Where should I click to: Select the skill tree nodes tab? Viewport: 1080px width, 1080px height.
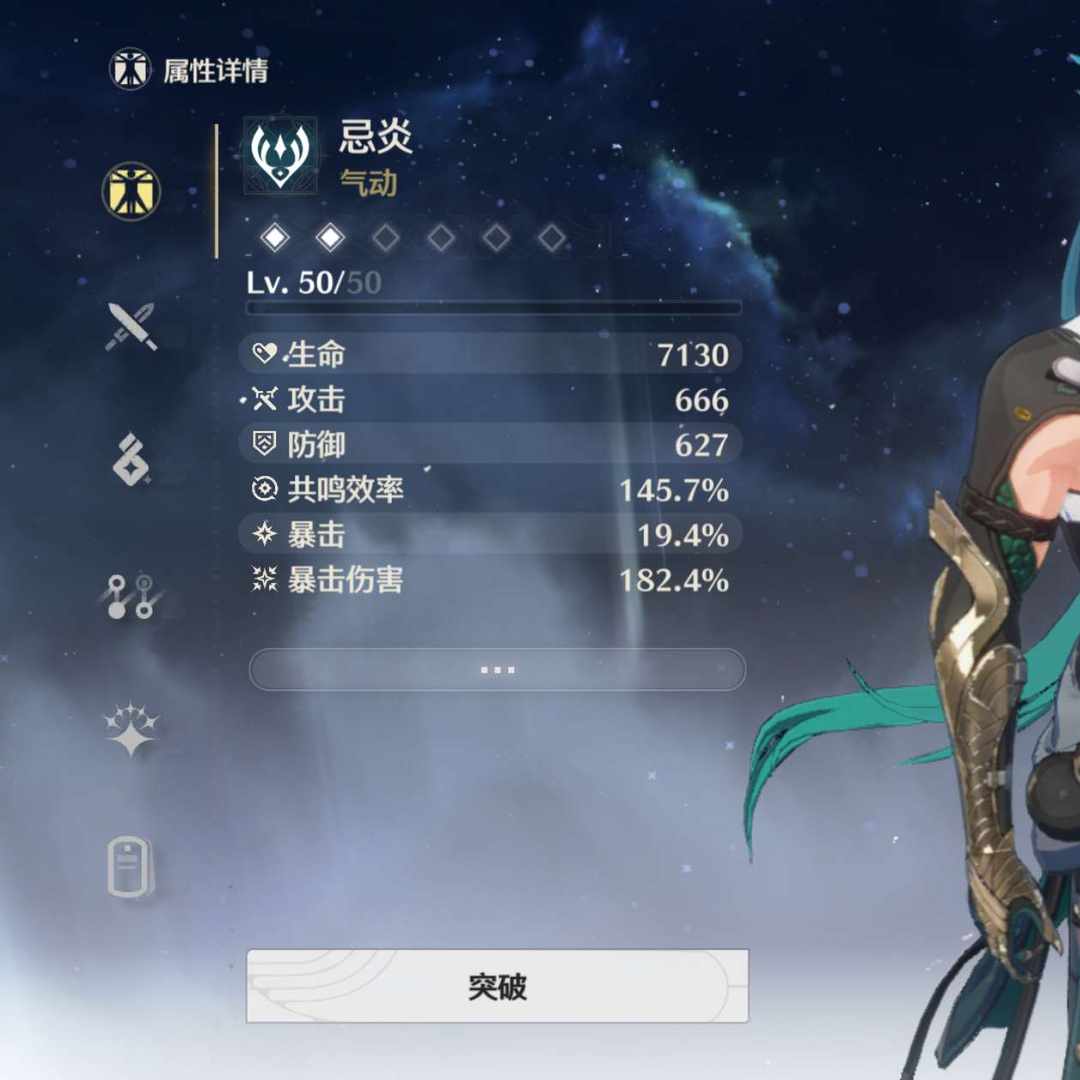(x=131, y=596)
